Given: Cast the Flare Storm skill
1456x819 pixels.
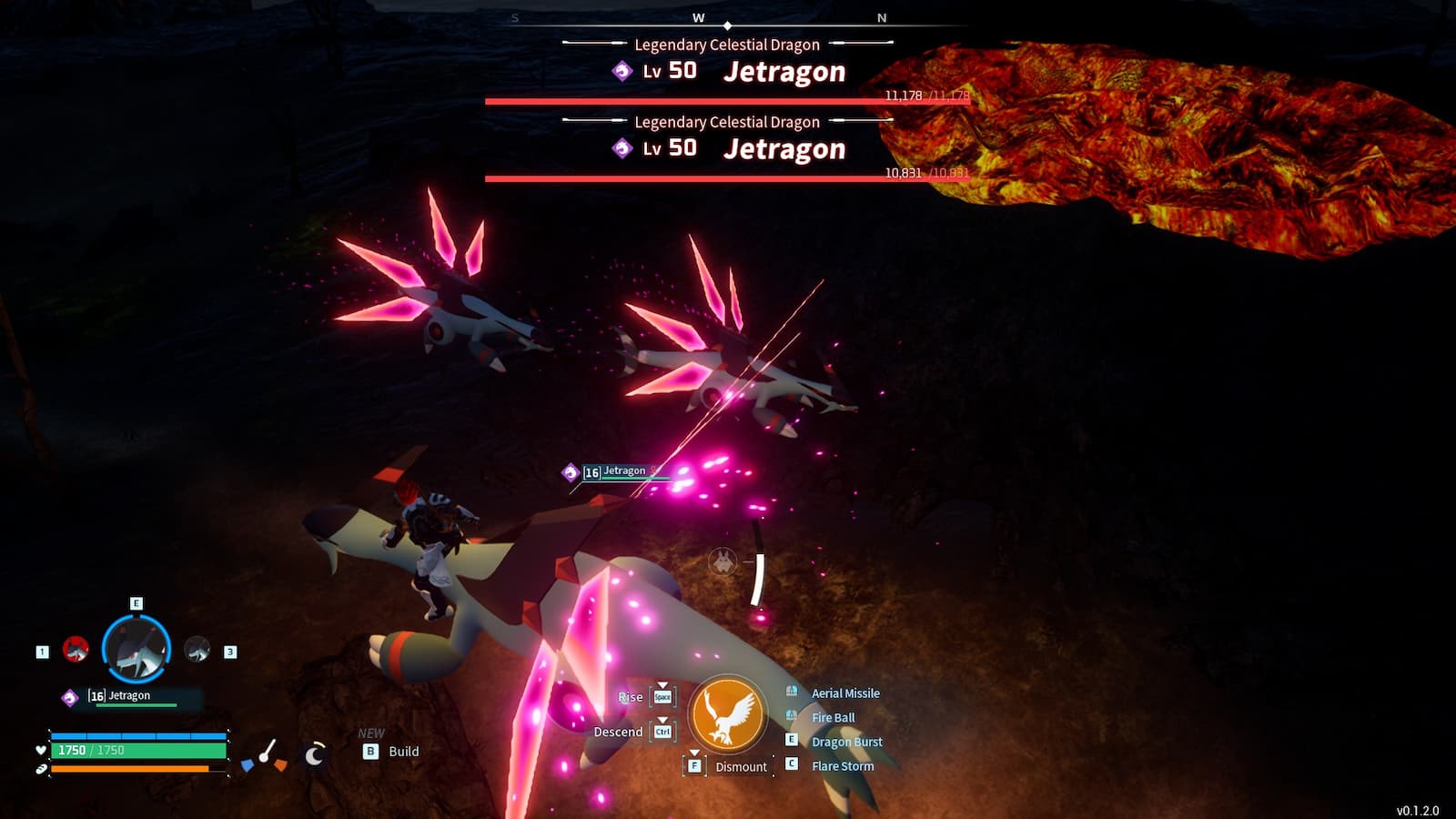Looking at the screenshot, I should point(842,766).
